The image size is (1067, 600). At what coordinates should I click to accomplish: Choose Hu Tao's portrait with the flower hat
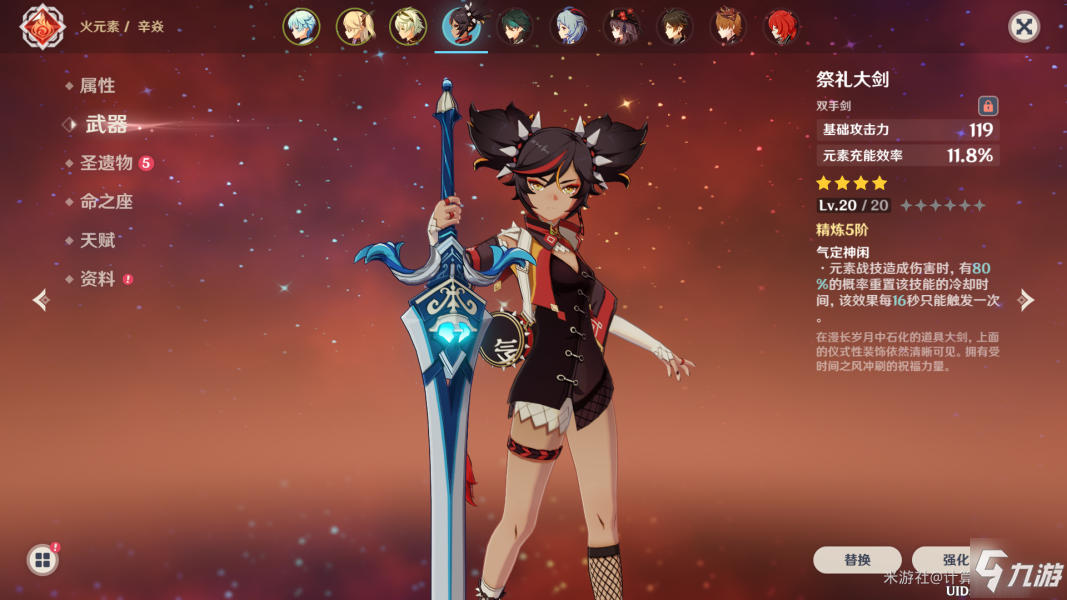(622, 27)
